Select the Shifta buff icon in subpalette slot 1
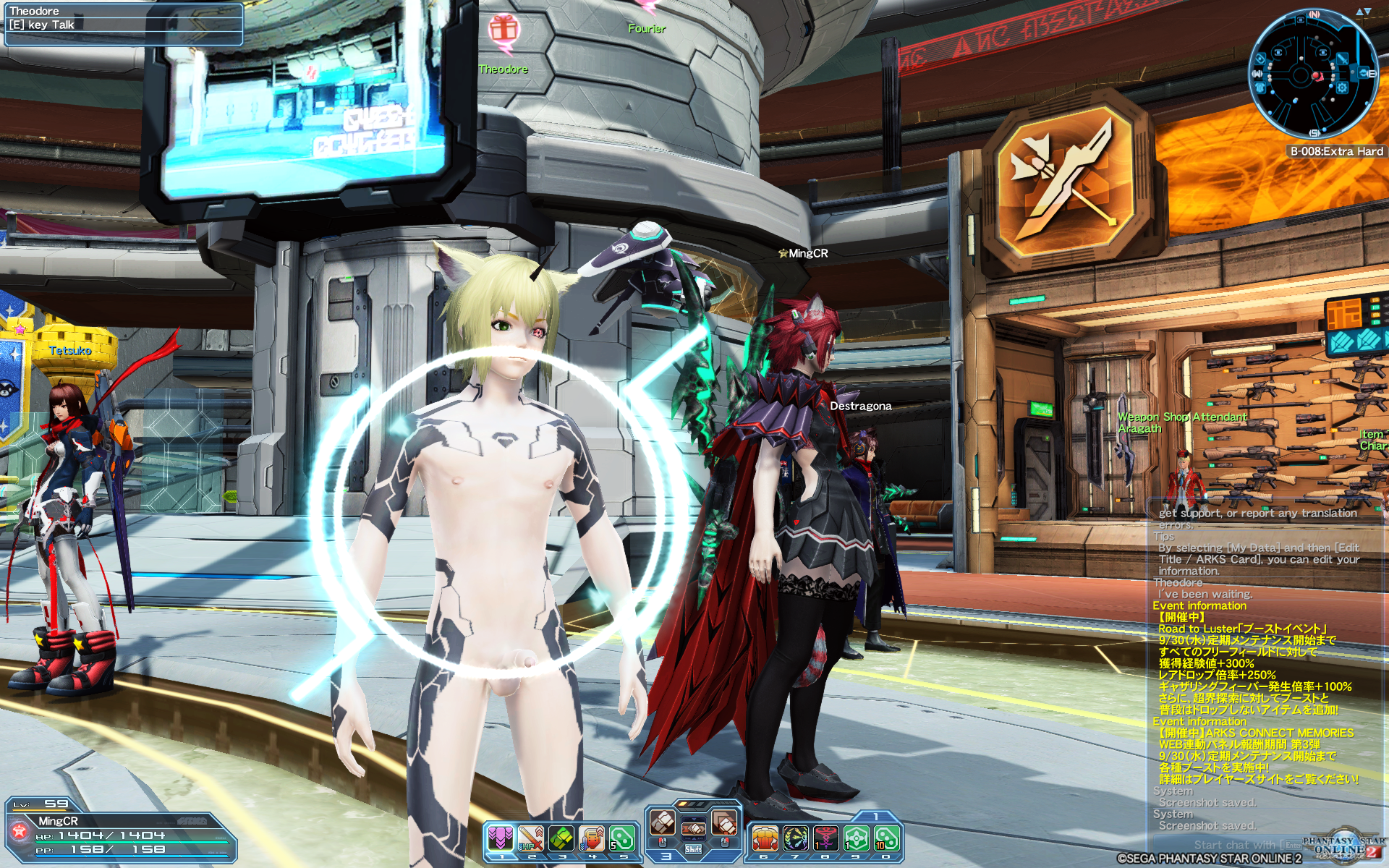Viewport: 1389px width, 868px height. [x=501, y=836]
